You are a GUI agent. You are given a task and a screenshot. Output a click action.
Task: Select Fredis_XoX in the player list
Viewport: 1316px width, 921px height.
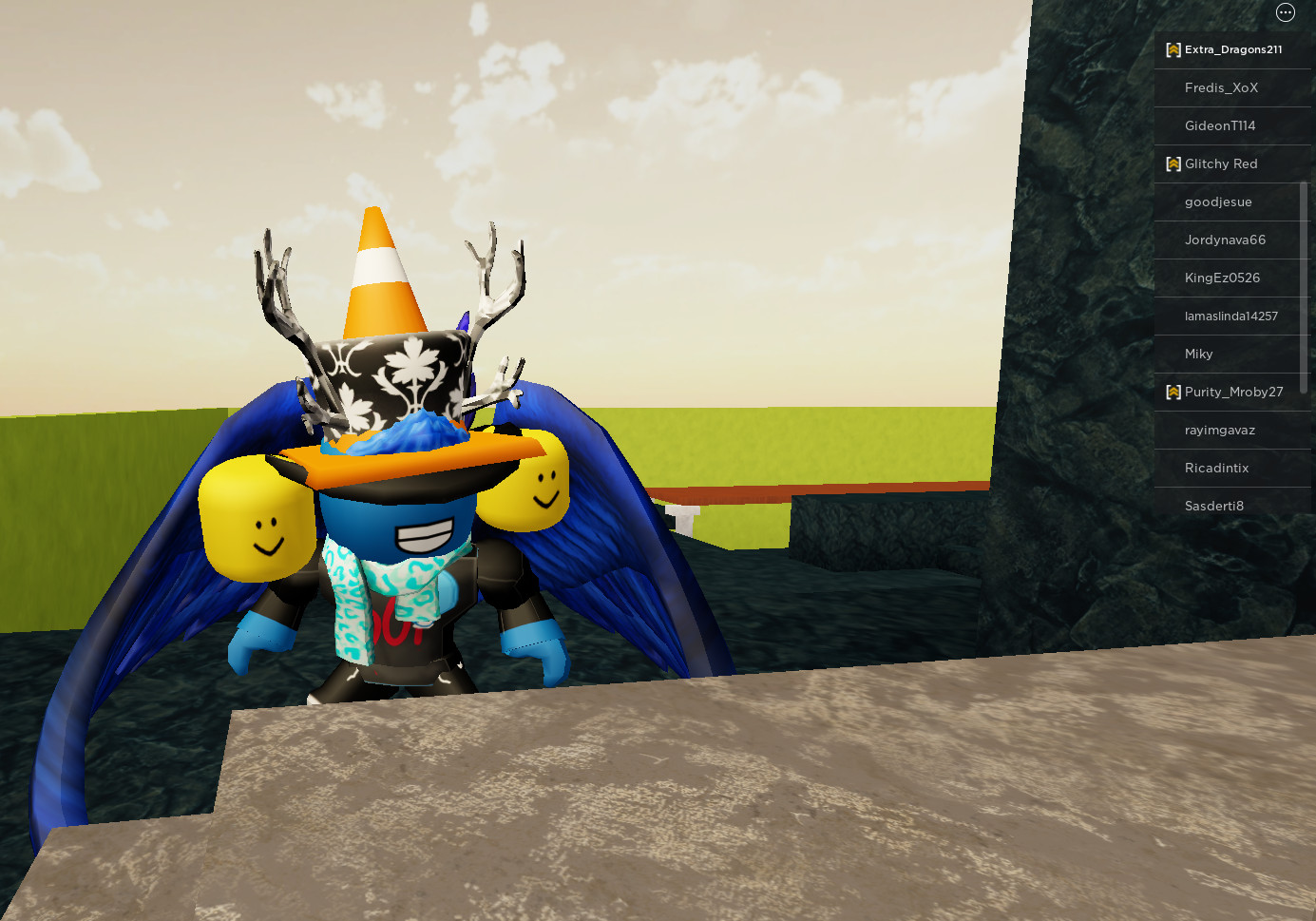(x=1222, y=87)
